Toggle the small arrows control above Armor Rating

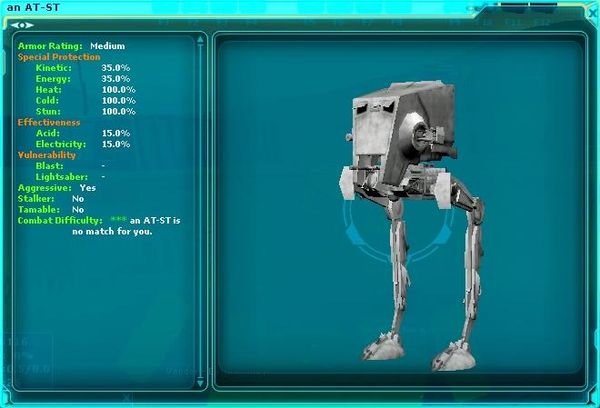pos(22,25)
